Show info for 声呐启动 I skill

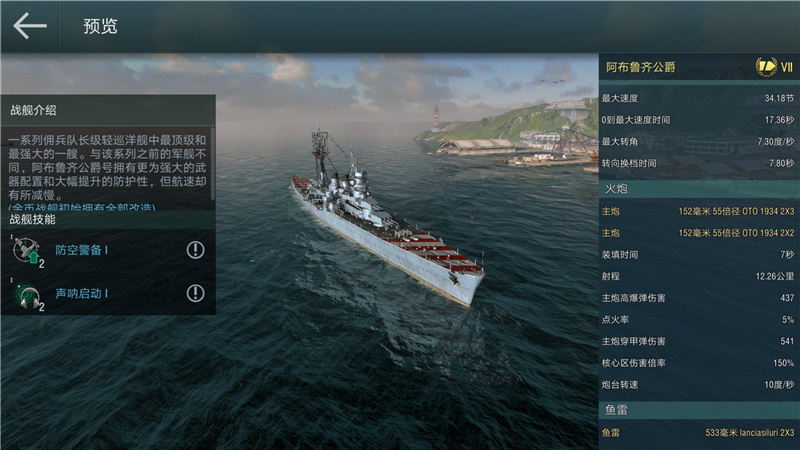[x=195, y=293]
